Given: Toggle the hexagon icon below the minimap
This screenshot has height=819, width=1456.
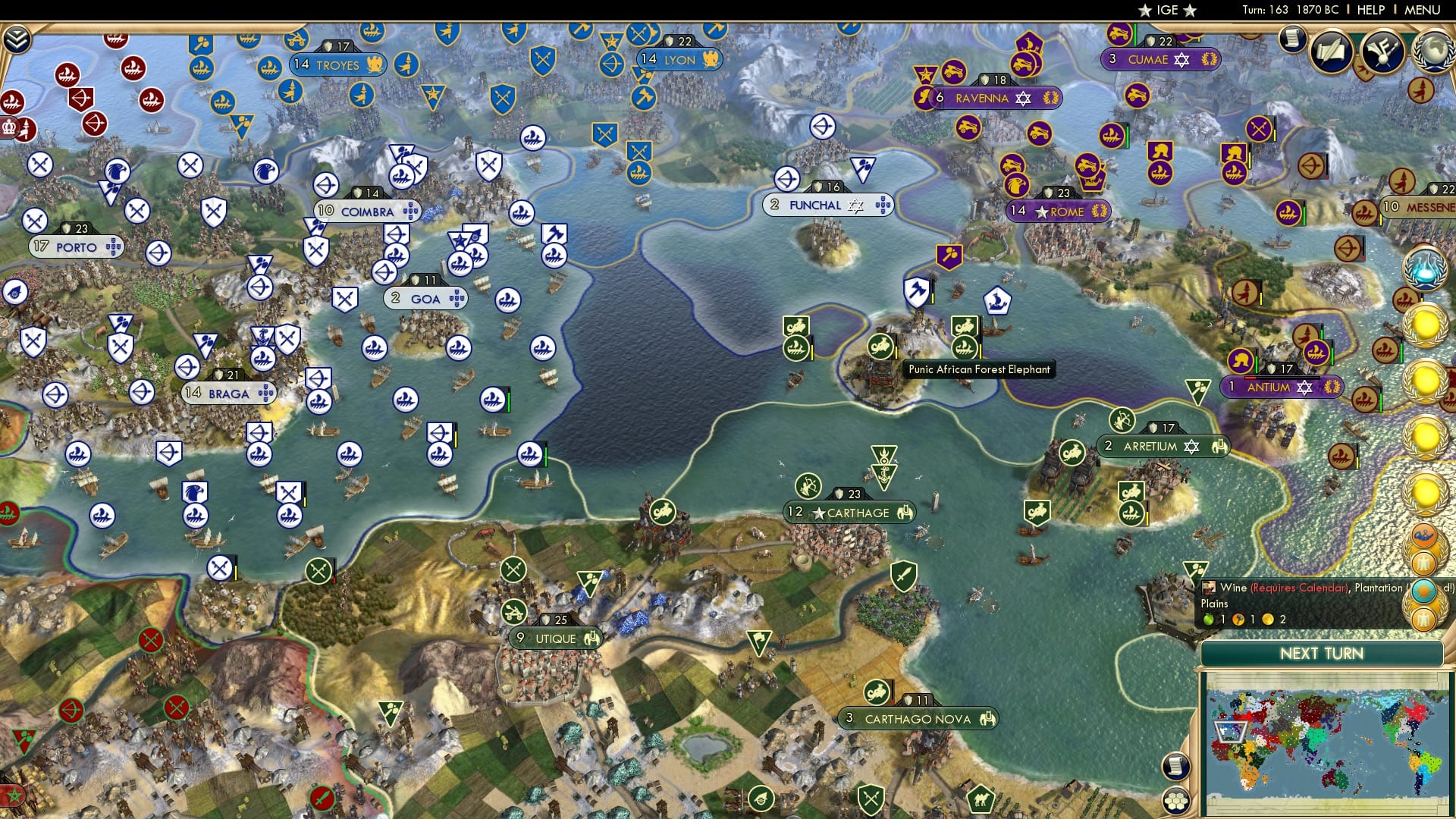Looking at the screenshot, I should pyautogui.click(x=1176, y=802).
